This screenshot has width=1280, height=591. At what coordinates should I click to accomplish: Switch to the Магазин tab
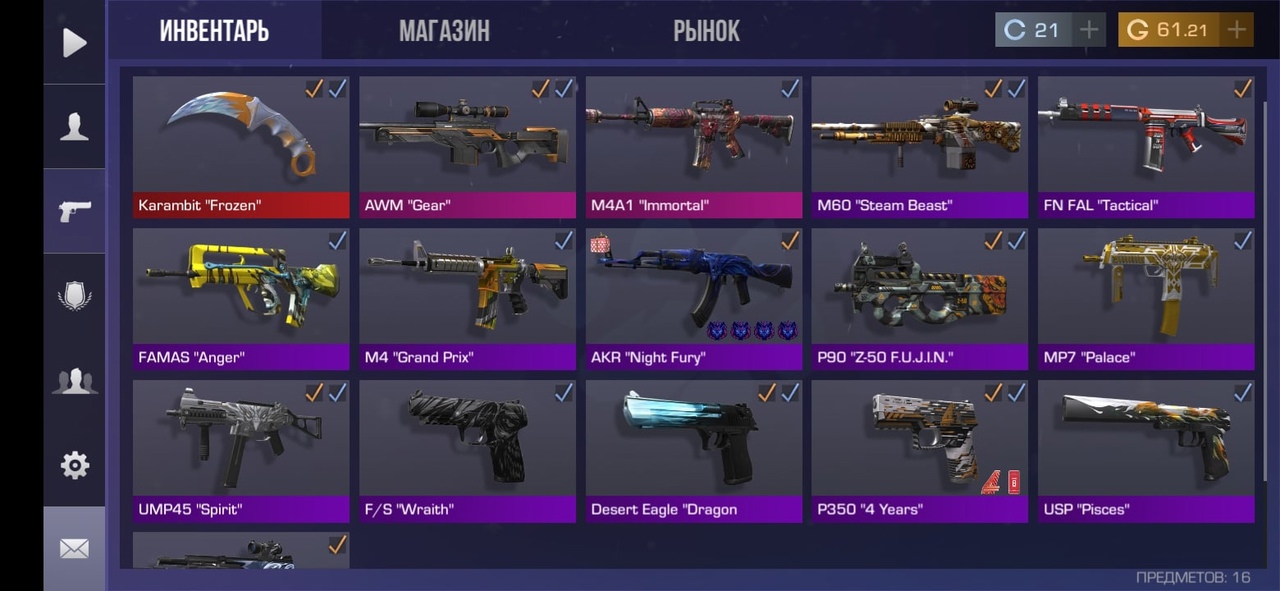point(444,31)
